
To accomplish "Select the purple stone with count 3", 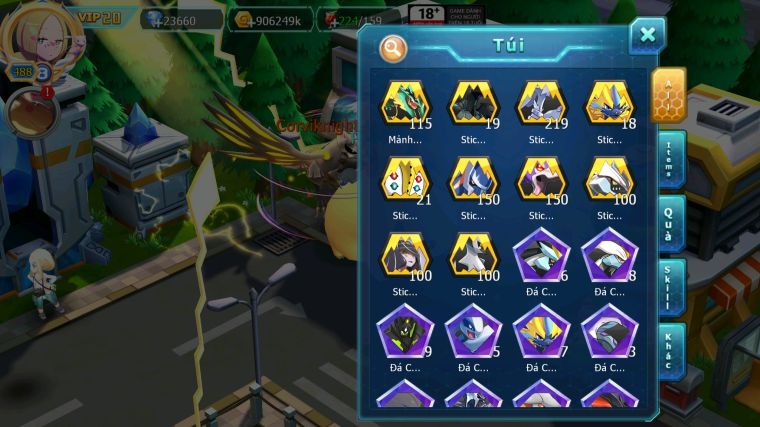I will click(x=609, y=332).
